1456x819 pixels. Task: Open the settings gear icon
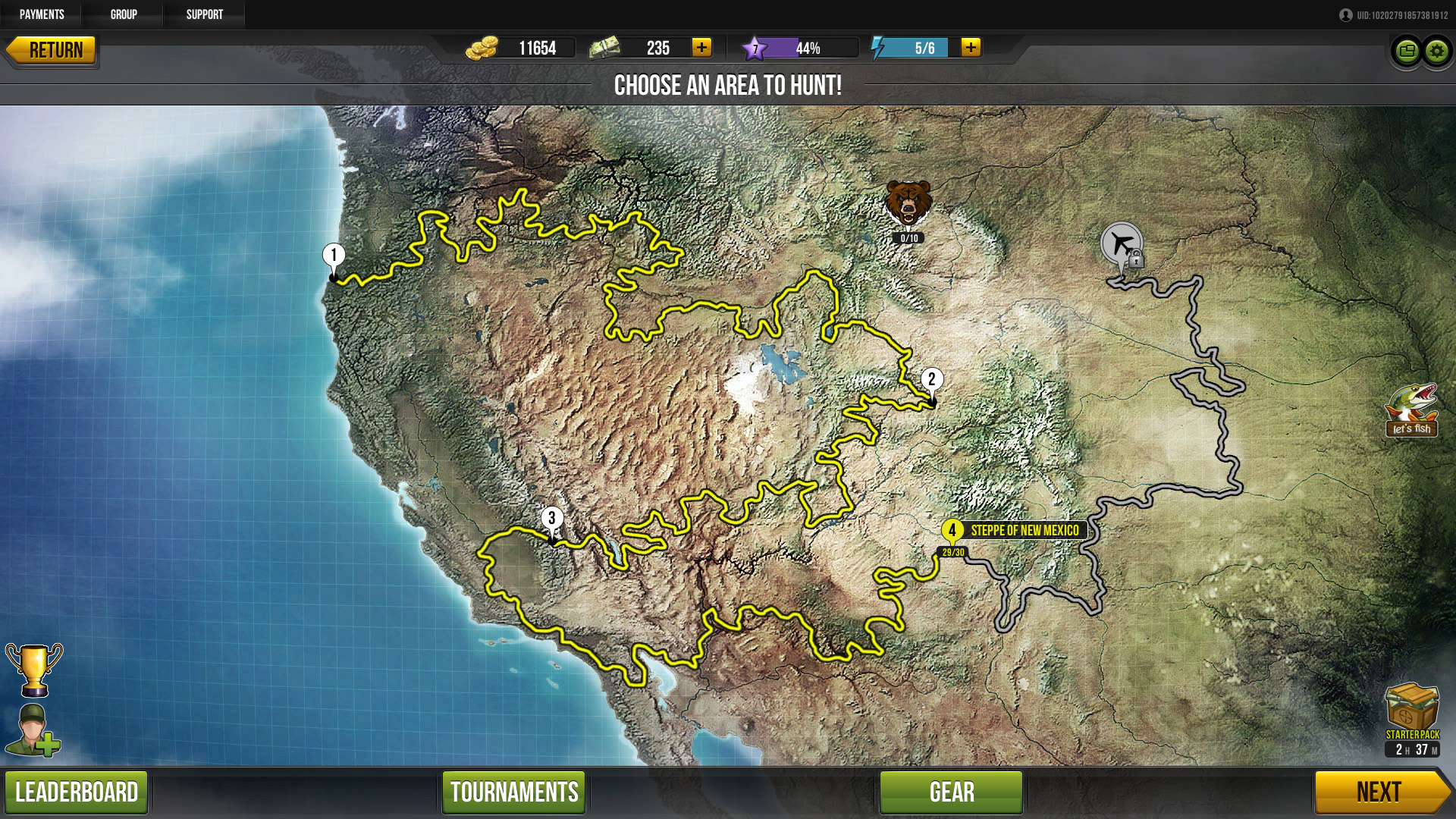coord(1436,52)
